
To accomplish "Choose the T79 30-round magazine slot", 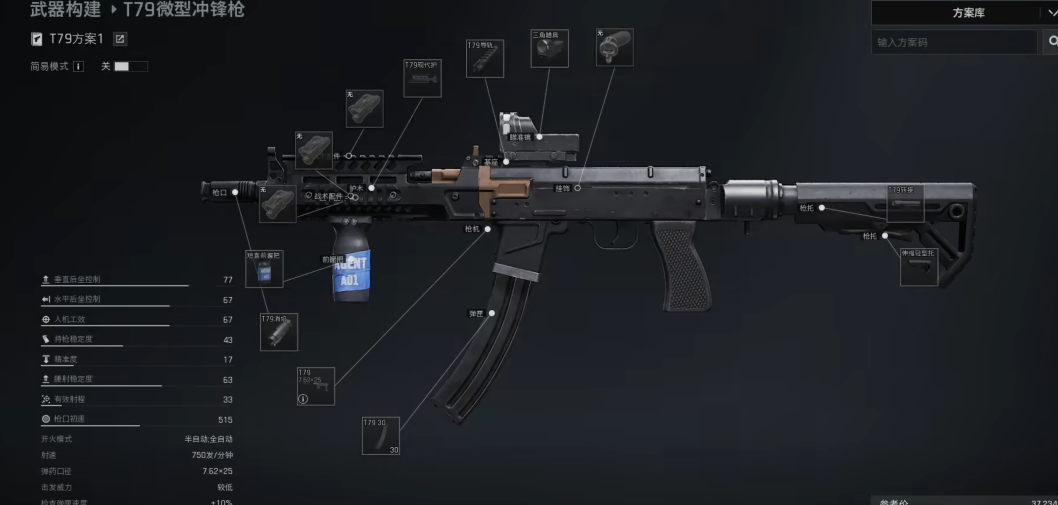I will 381,436.
